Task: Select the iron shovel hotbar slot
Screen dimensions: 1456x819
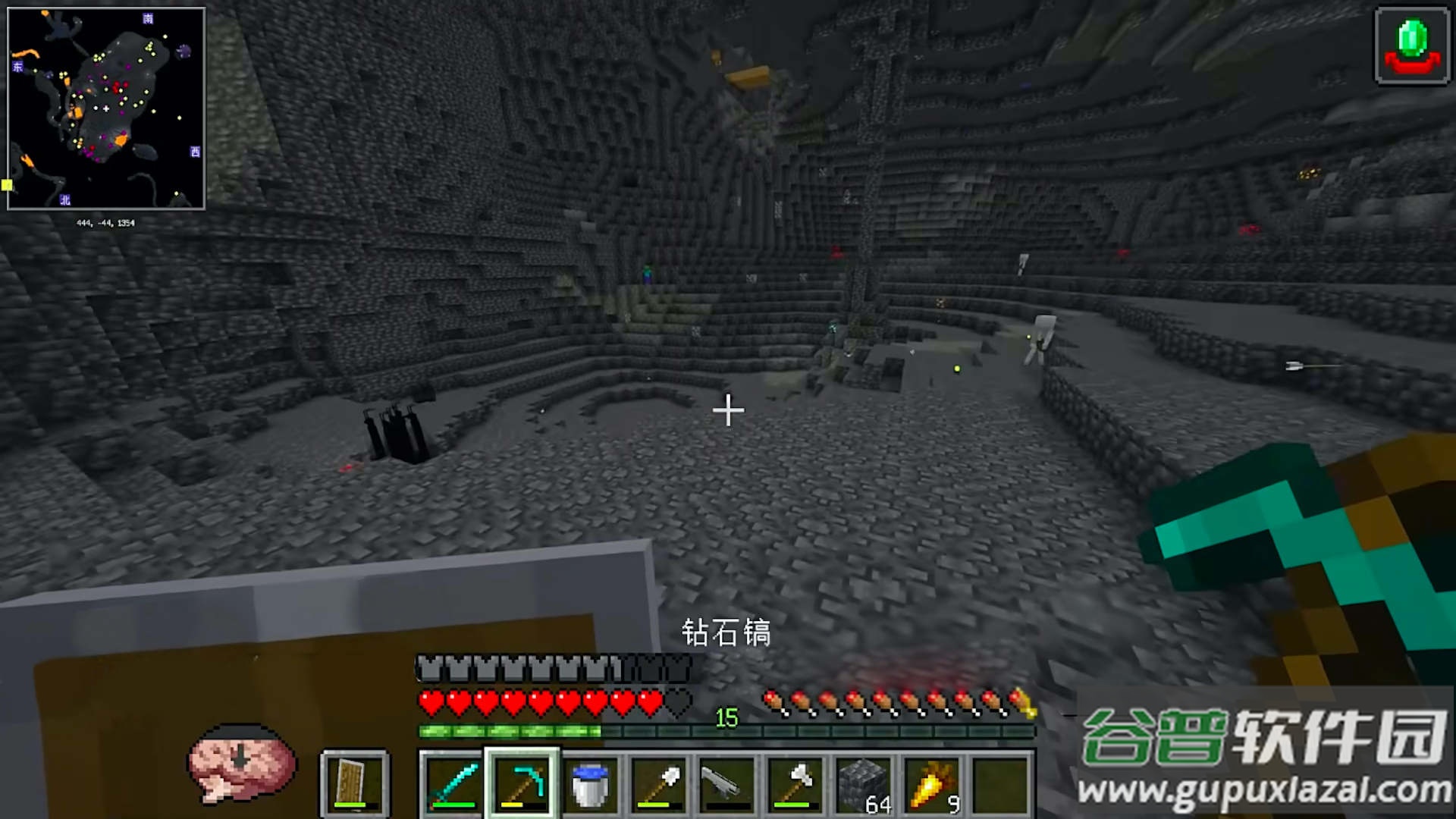Action: coord(658,784)
